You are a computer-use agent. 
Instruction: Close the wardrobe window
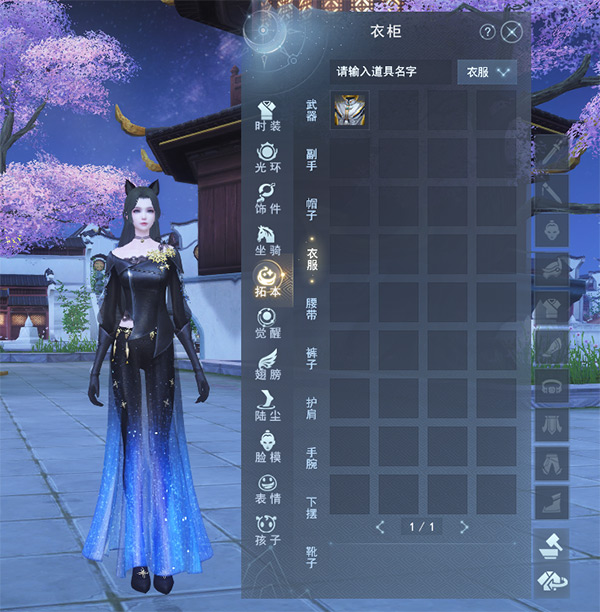click(x=512, y=32)
